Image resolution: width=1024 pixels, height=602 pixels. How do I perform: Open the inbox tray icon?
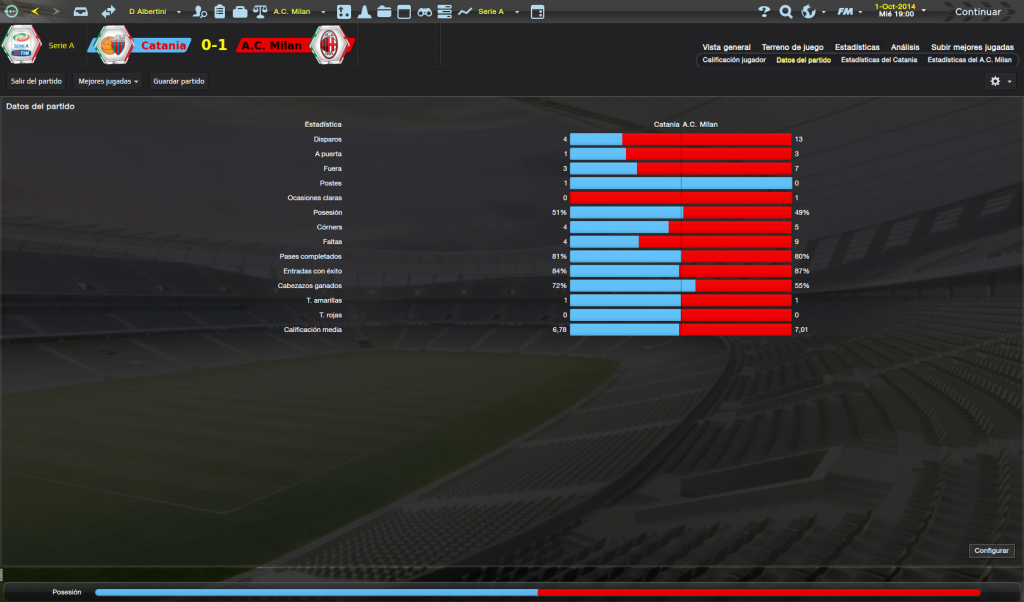(81, 12)
